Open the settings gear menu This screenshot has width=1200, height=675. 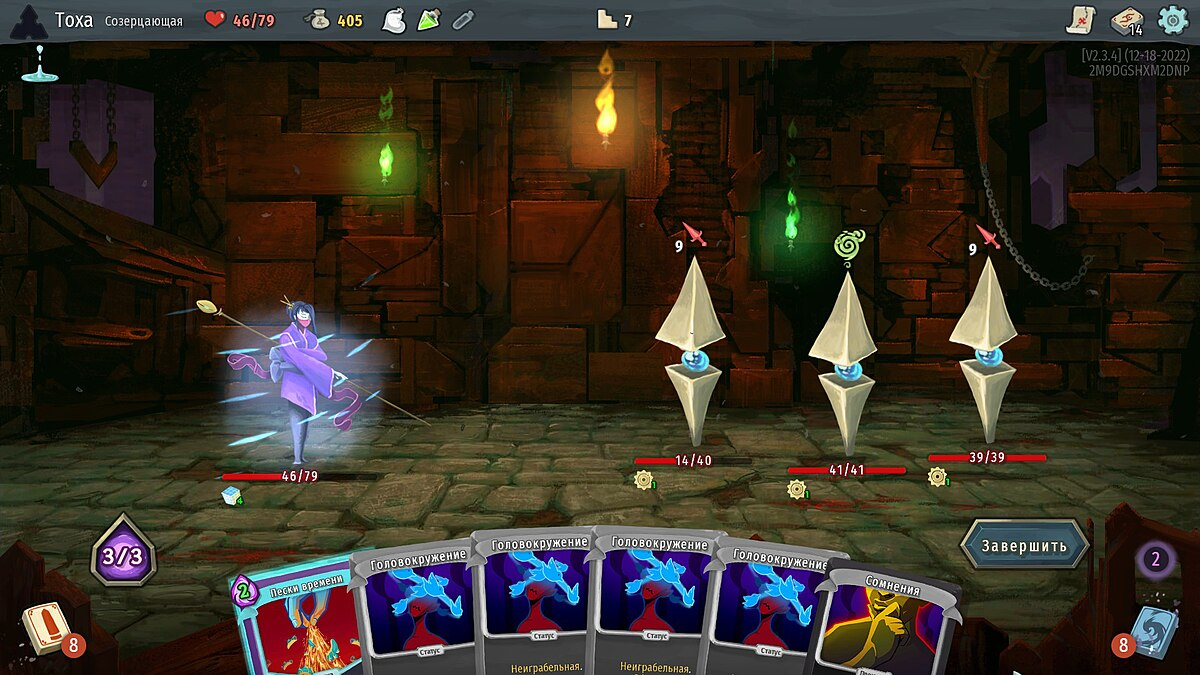click(x=1172, y=20)
